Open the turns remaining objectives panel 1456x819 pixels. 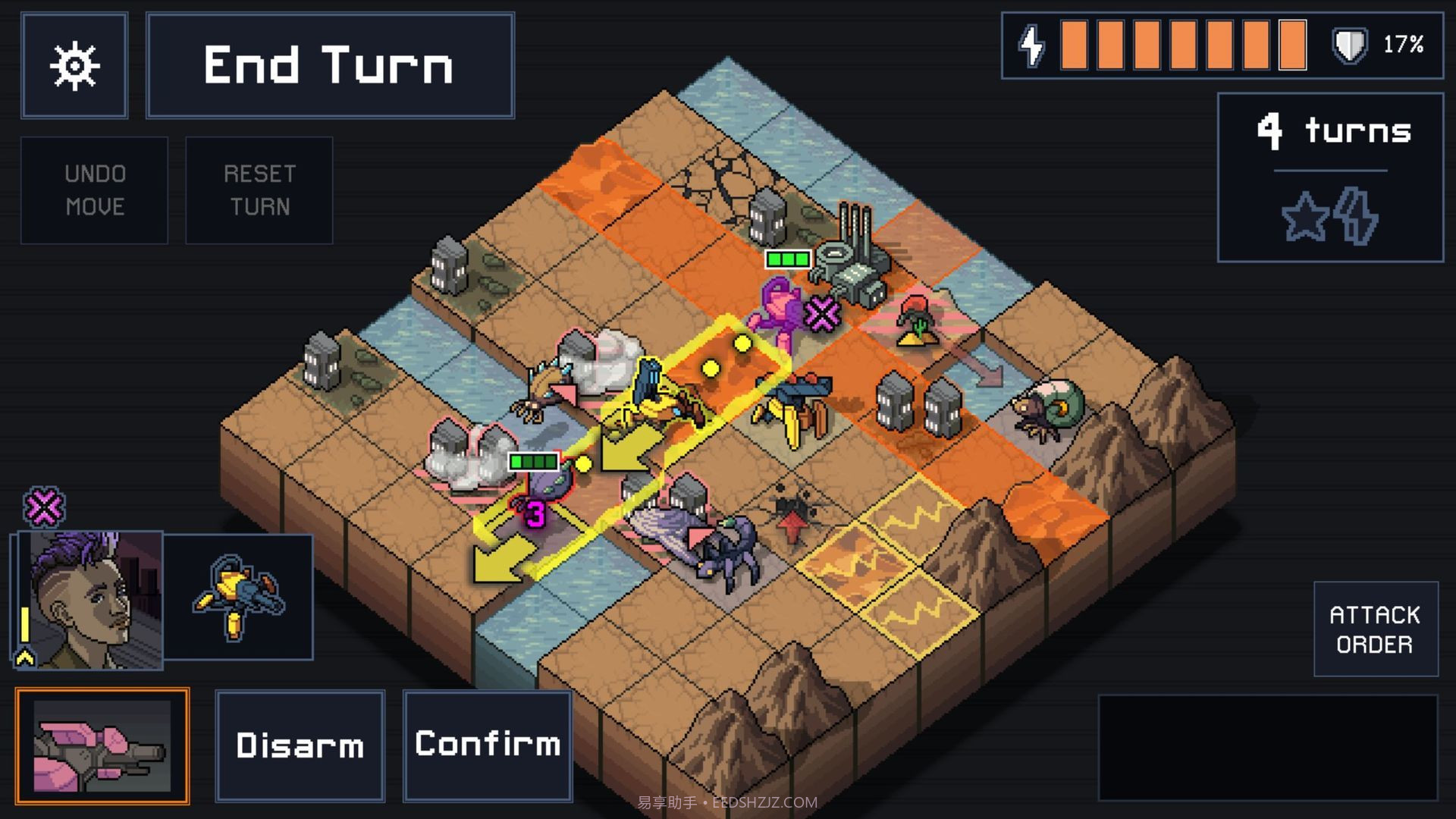[1330, 177]
